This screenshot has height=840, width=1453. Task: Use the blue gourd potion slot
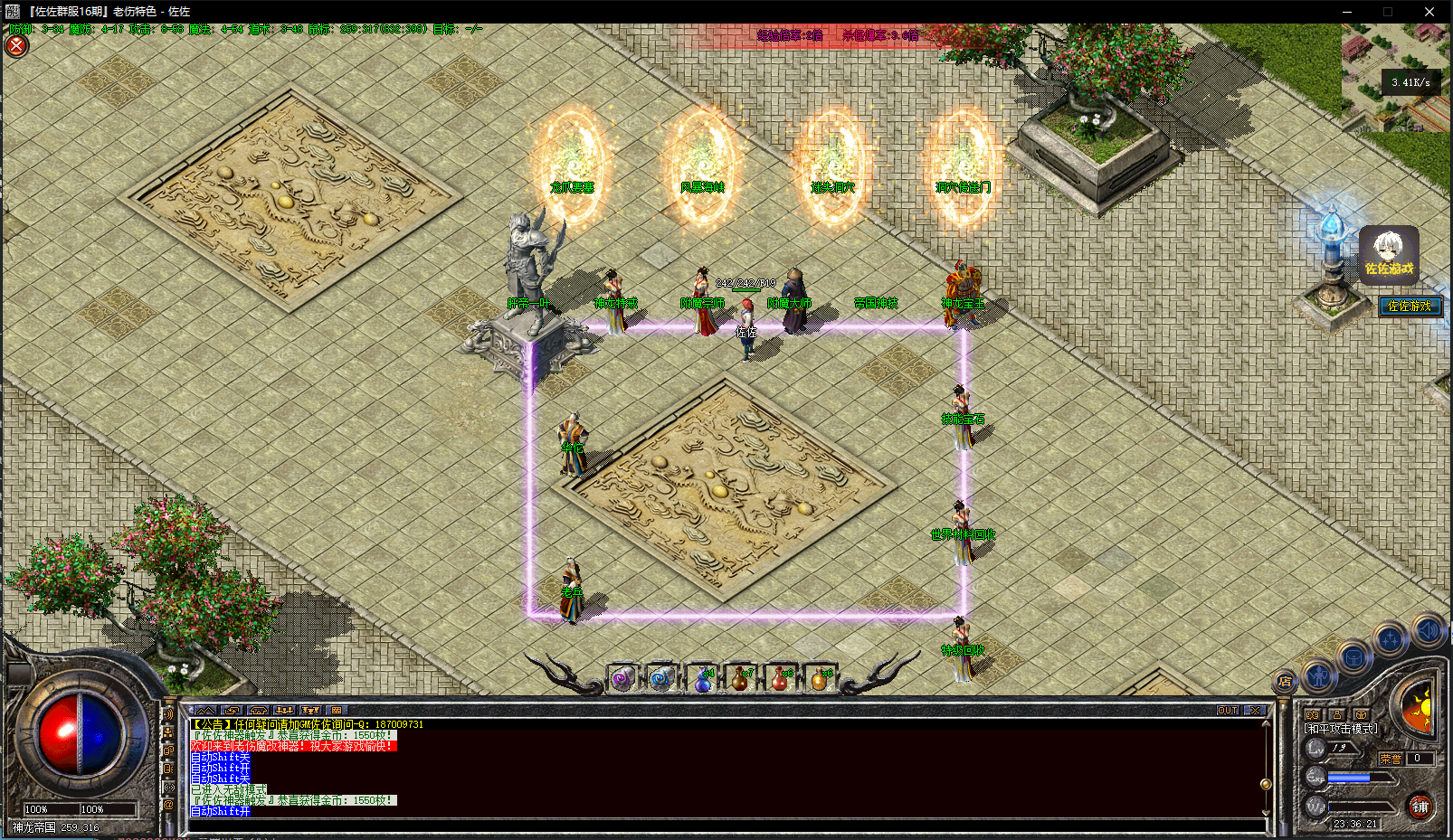702,680
